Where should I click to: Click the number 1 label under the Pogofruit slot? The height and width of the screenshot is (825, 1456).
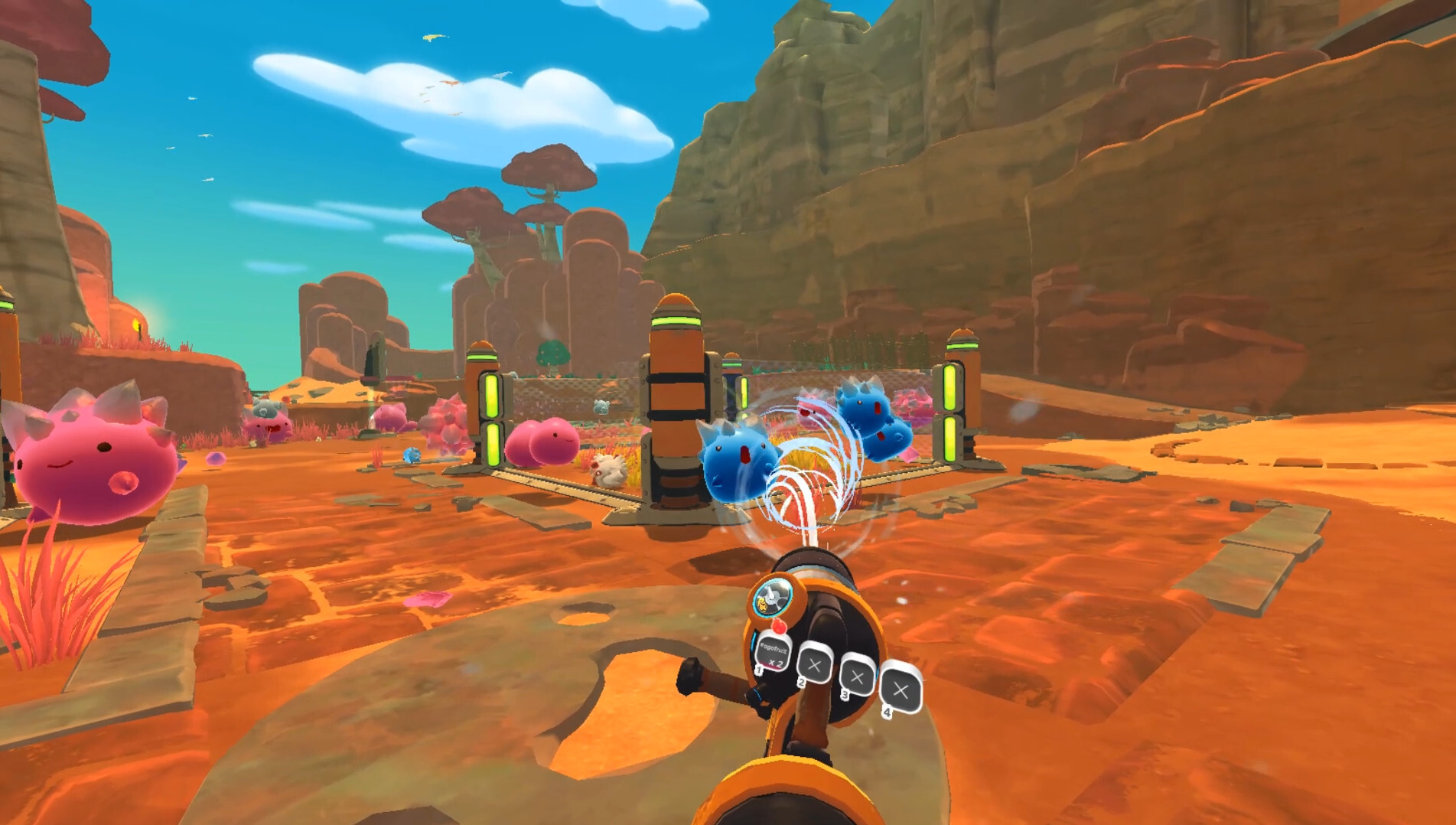[758, 670]
